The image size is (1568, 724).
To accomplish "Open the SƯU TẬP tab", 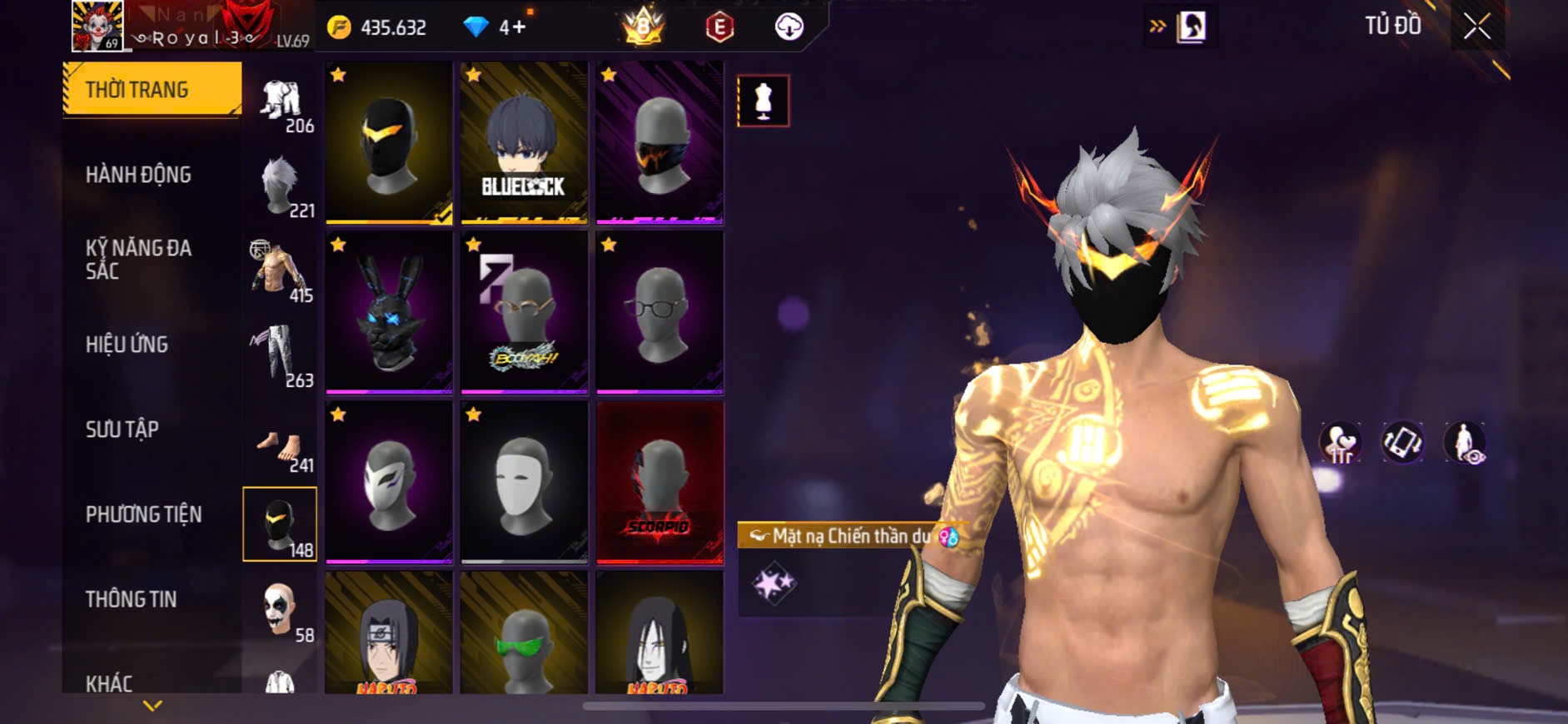I will click(122, 429).
